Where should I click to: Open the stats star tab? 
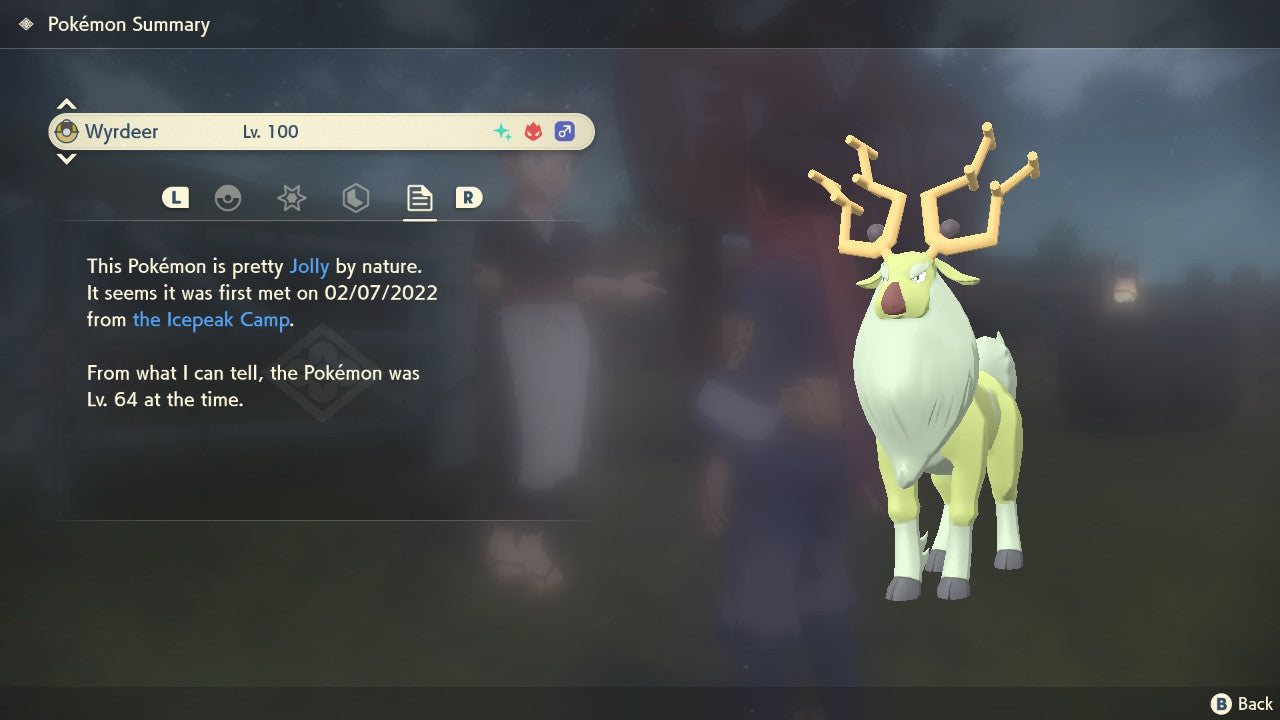291,197
